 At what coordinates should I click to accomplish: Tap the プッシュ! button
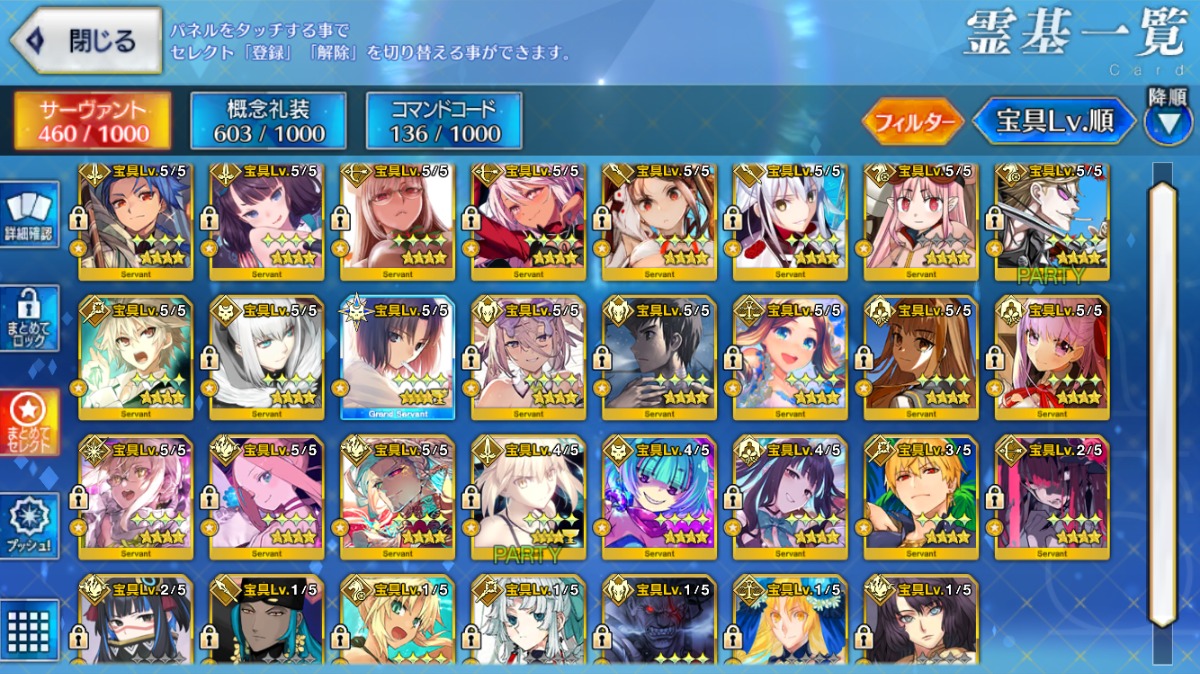(32, 524)
